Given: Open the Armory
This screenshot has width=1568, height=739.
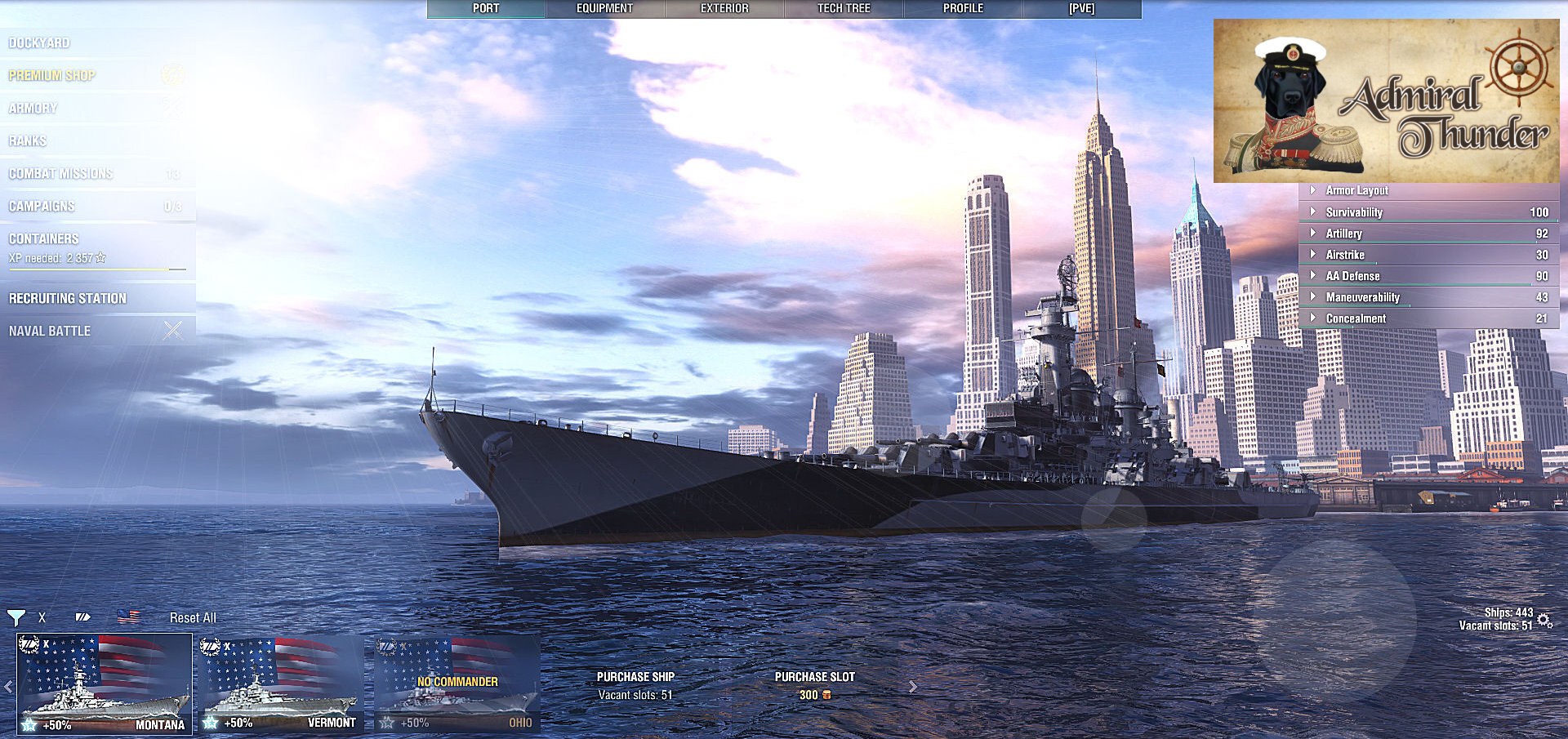Looking at the screenshot, I should click(x=33, y=109).
